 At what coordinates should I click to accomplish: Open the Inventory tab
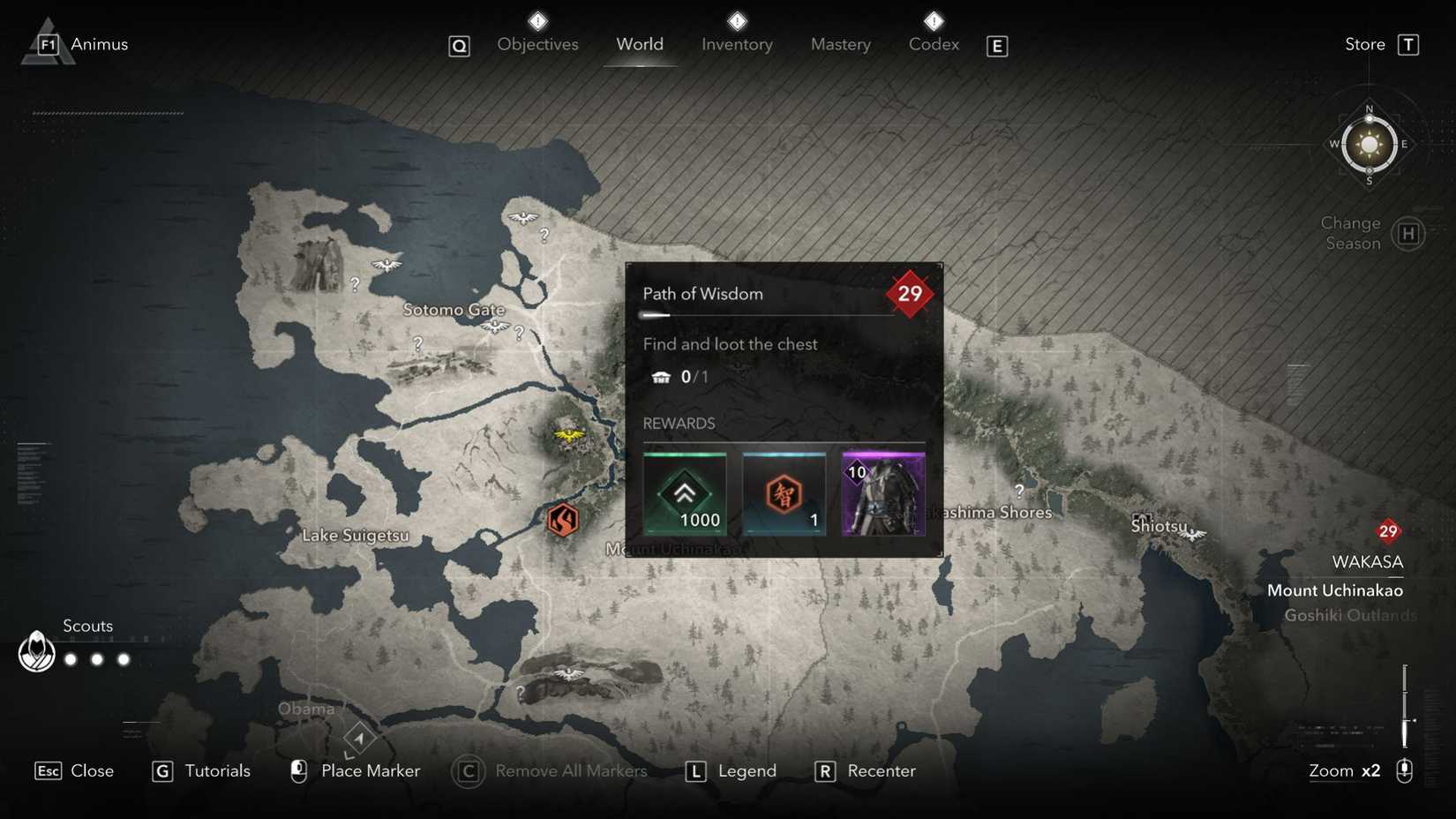736,44
